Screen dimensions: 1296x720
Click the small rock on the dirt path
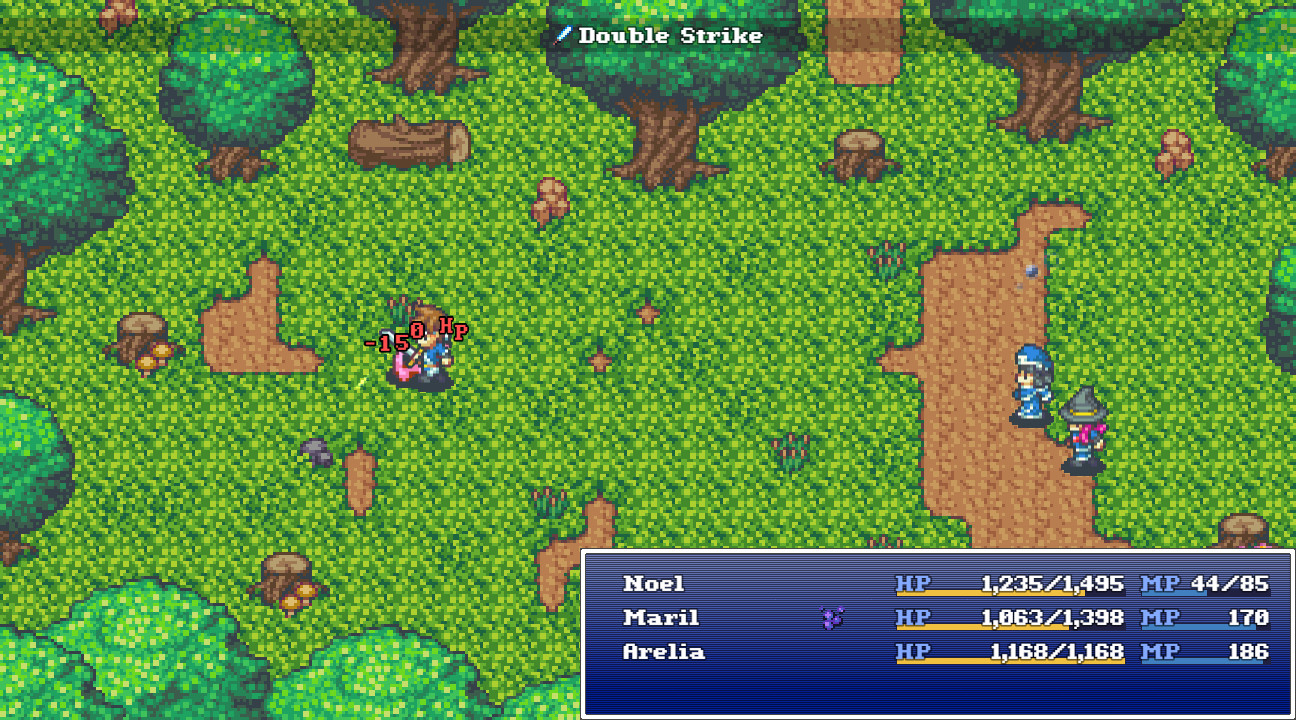click(x=1031, y=271)
